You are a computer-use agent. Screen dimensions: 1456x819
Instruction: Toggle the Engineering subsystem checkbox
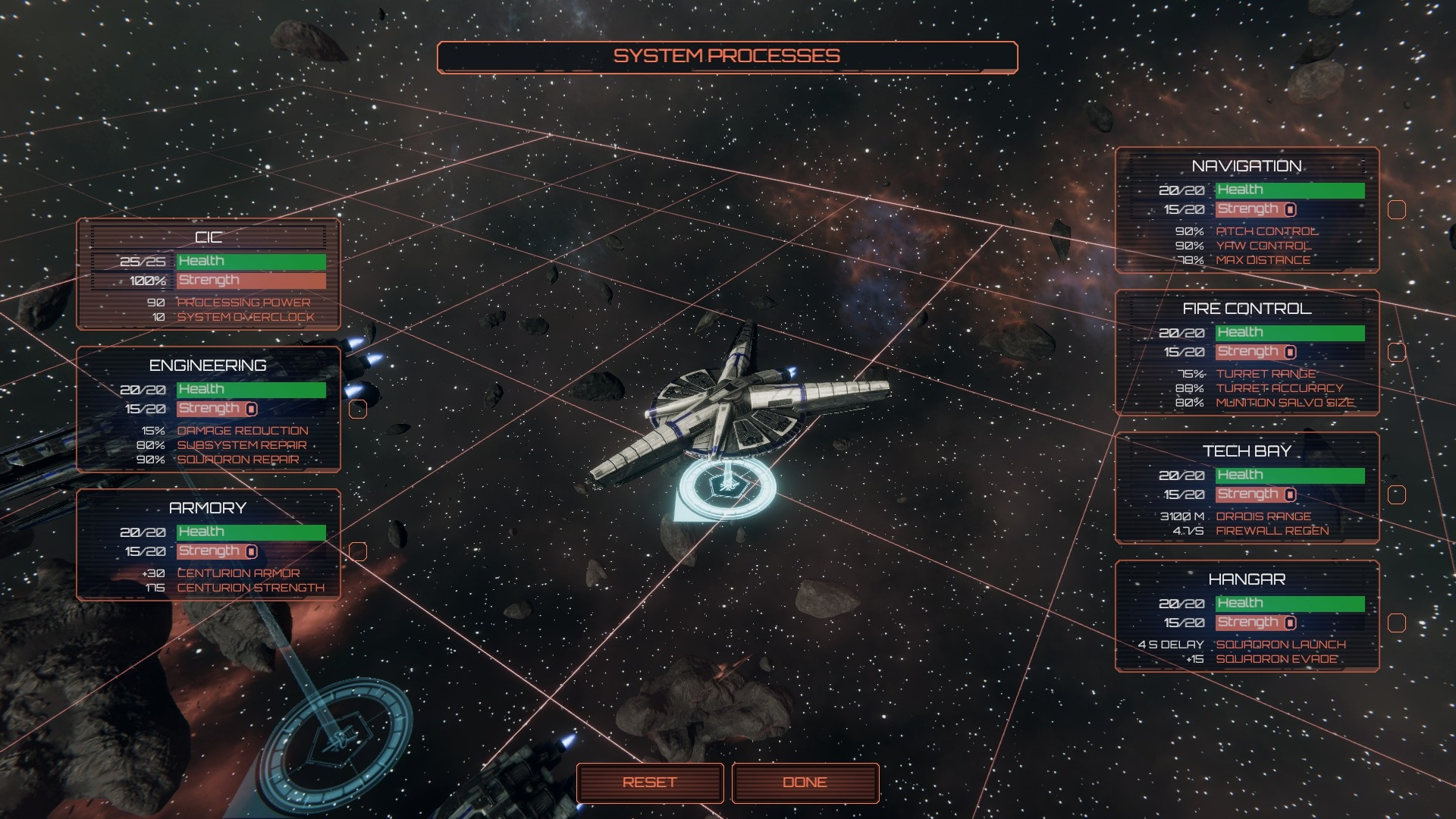click(x=358, y=409)
